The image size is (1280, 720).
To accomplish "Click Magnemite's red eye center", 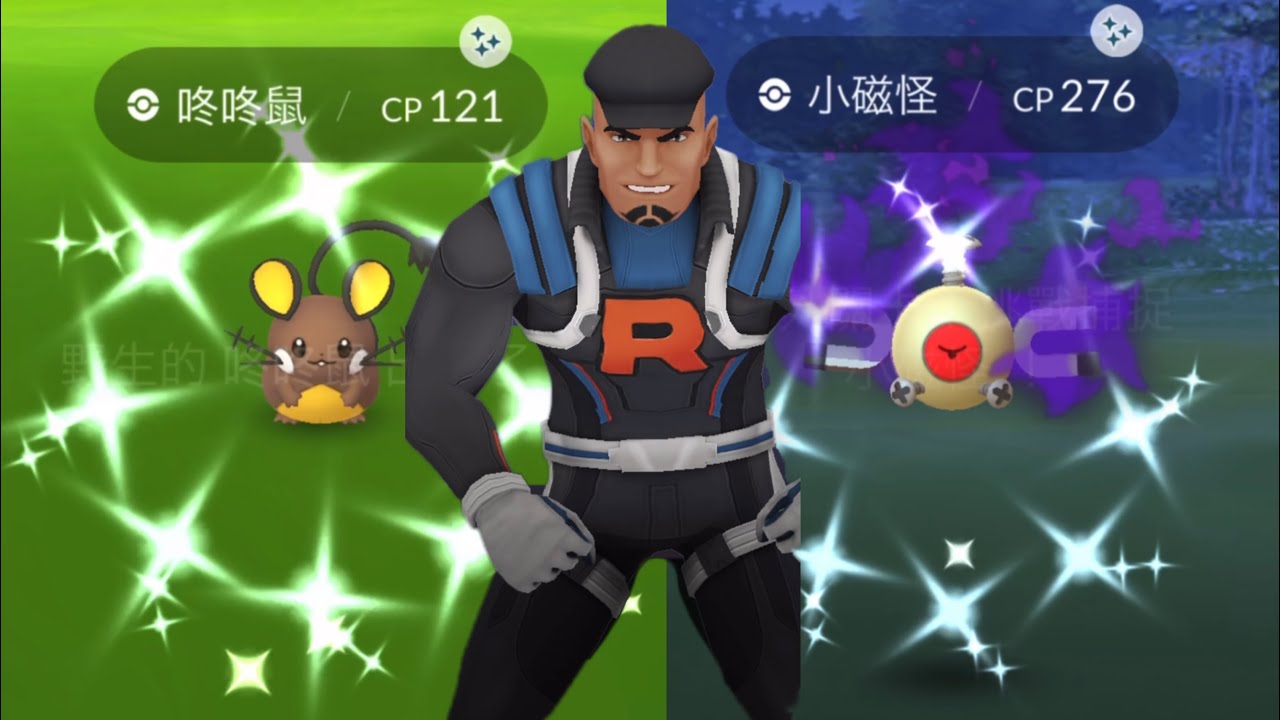I will point(952,349).
